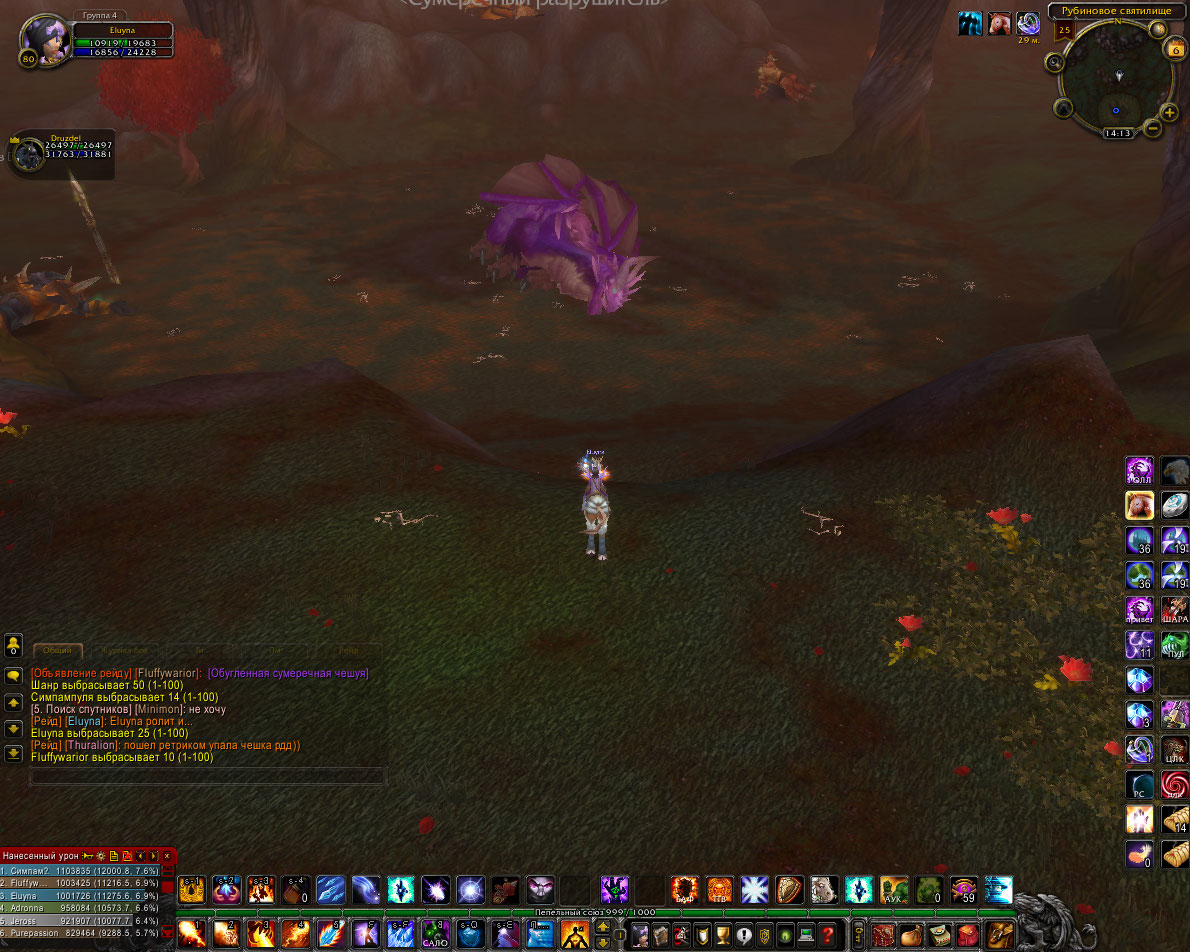
Task: Switch to the Общий chat tab
Action: point(57,650)
